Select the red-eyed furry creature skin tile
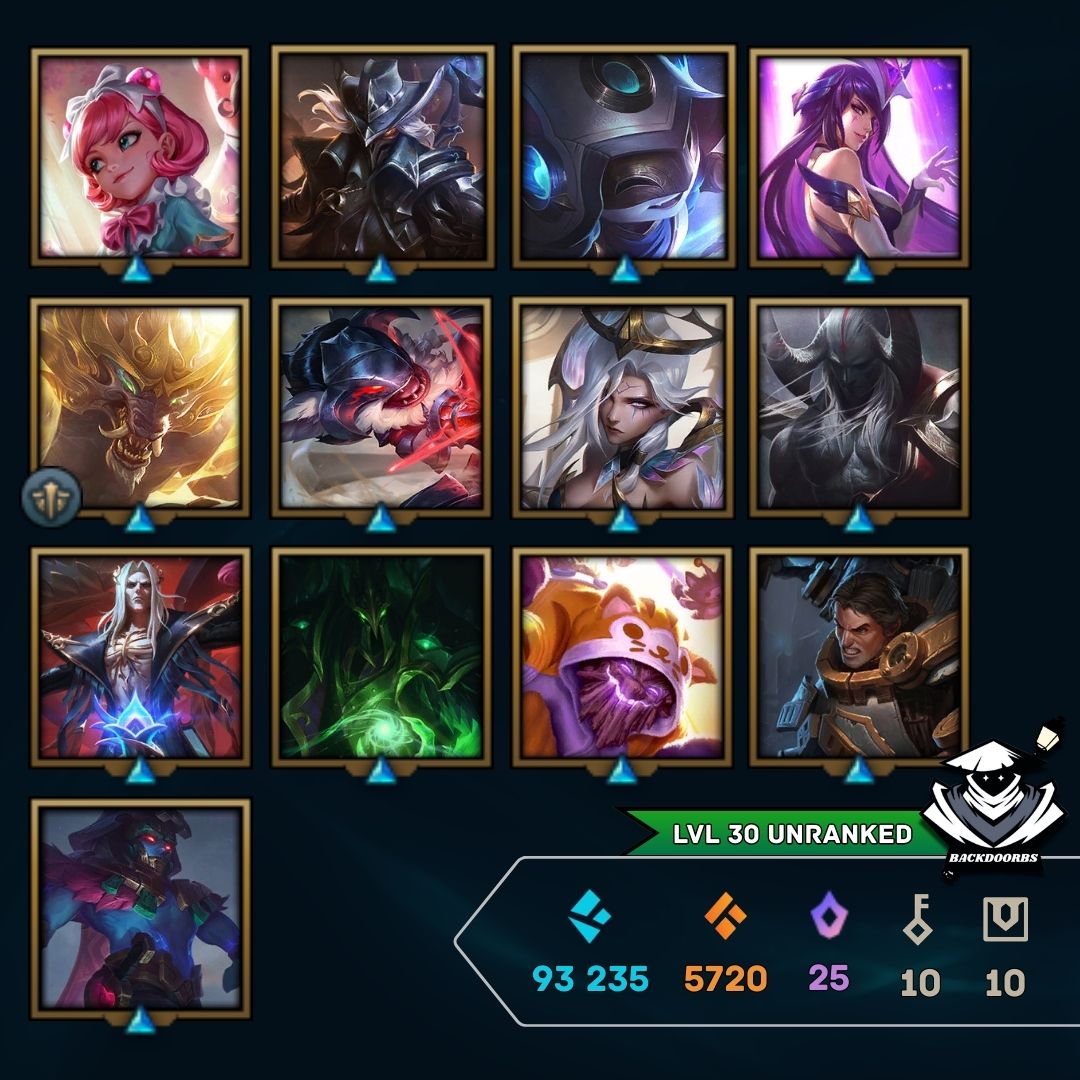Viewport: 1080px width, 1080px height. pos(381,407)
